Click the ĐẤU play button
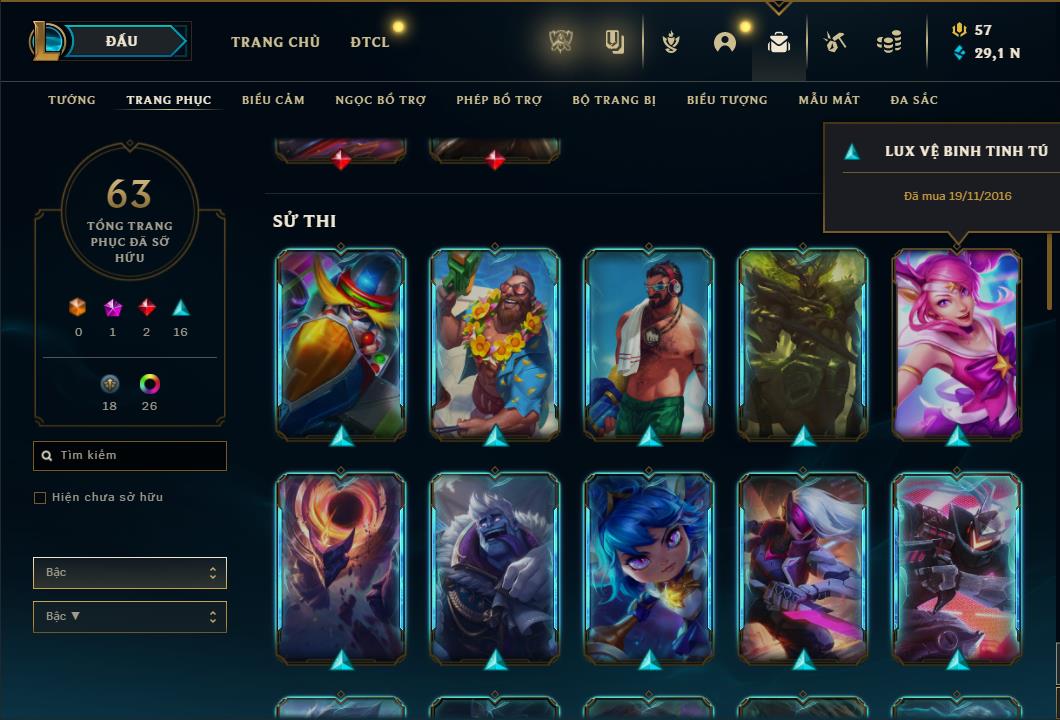This screenshot has width=1060, height=720. point(122,41)
